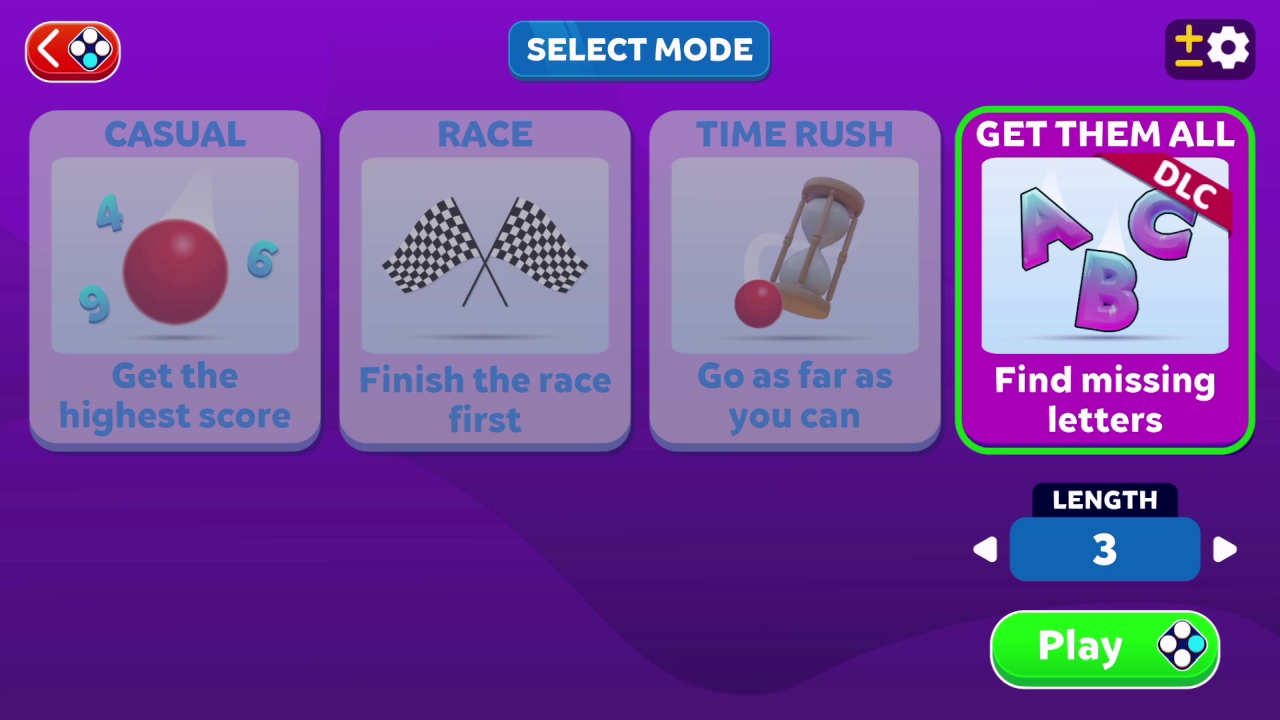The image size is (1280, 720).
Task: Increase the length value with the right arrow
Action: pyautogui.click(x=1226, y=549)
